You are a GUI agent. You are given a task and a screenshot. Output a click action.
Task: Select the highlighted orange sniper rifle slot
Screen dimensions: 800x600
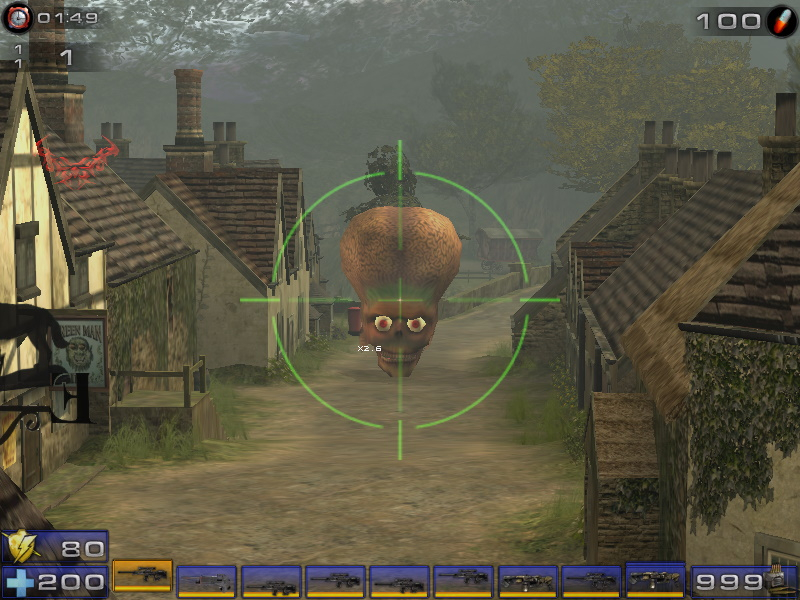[142, 576]
